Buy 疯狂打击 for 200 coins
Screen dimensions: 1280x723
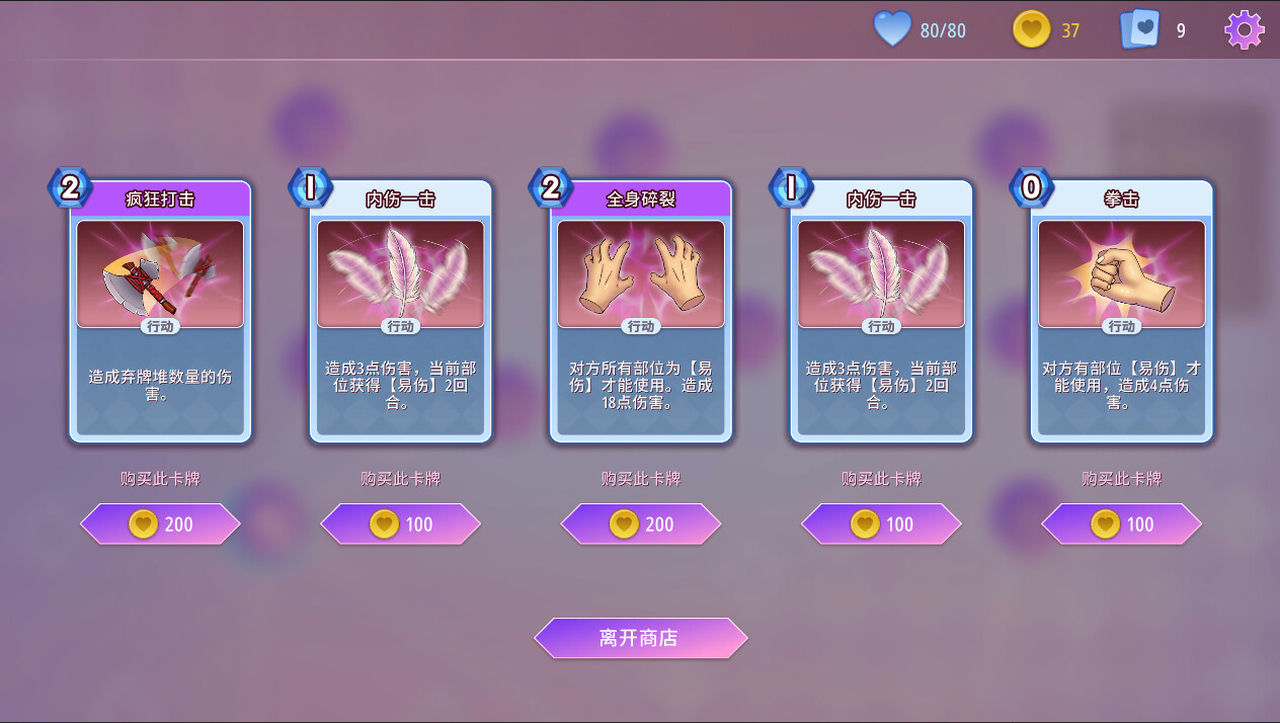[x=160, y=524]
